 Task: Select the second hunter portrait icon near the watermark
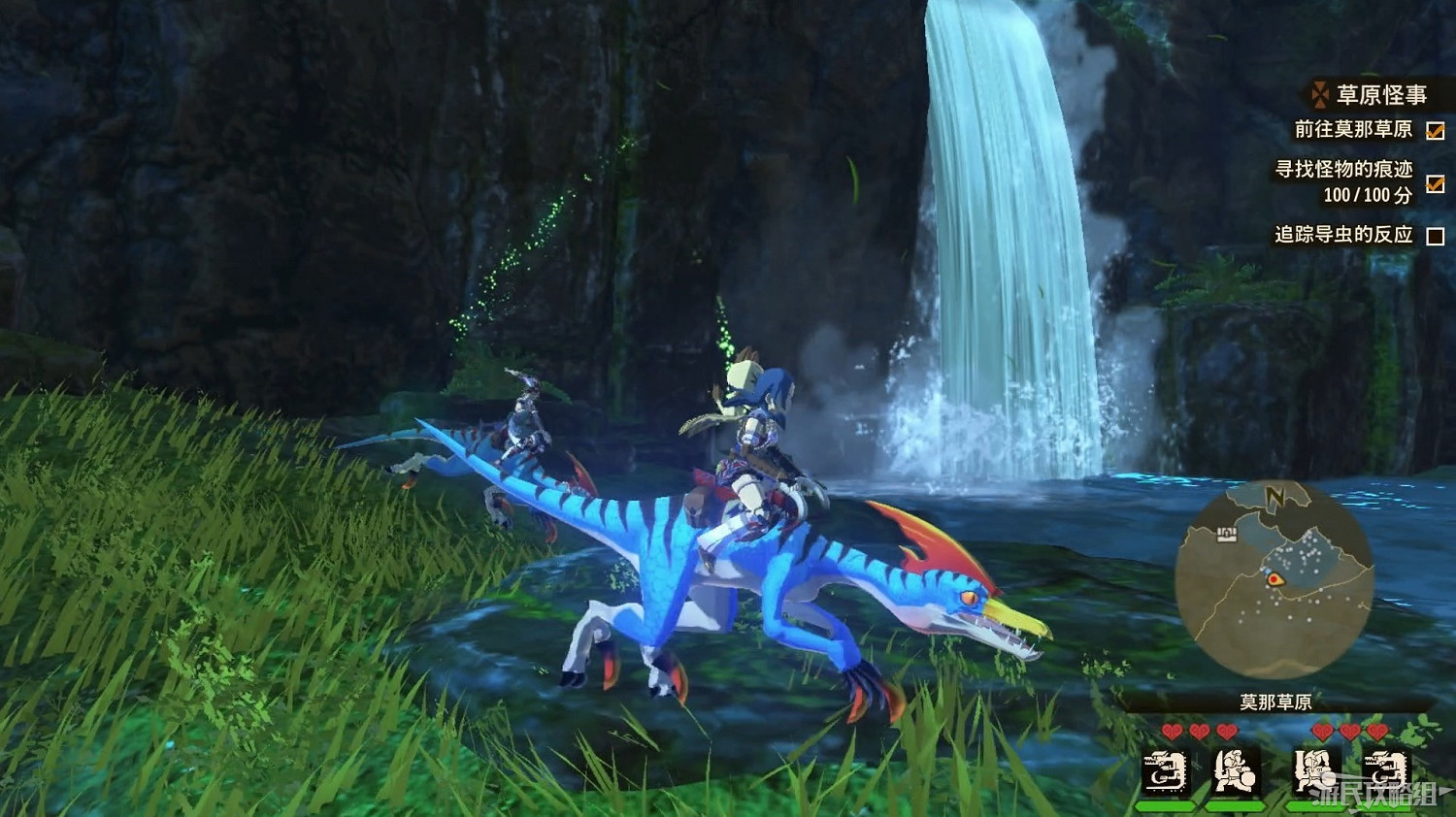pyautogui.click(x=1314, y=771)
